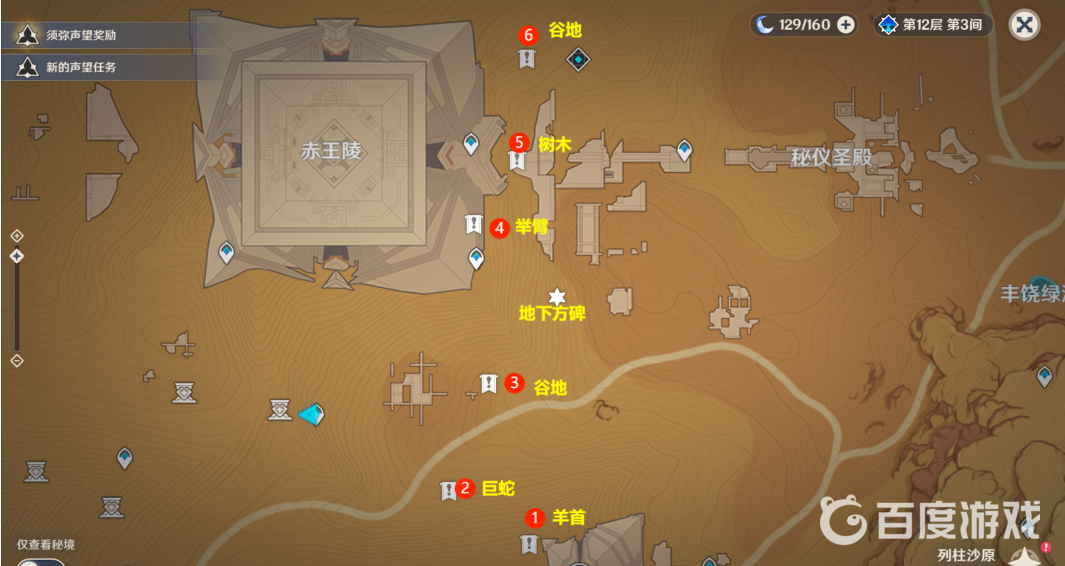The image size is (1065, 566).
Task: Click the map zoom slider handle
Action: [17, 256]
